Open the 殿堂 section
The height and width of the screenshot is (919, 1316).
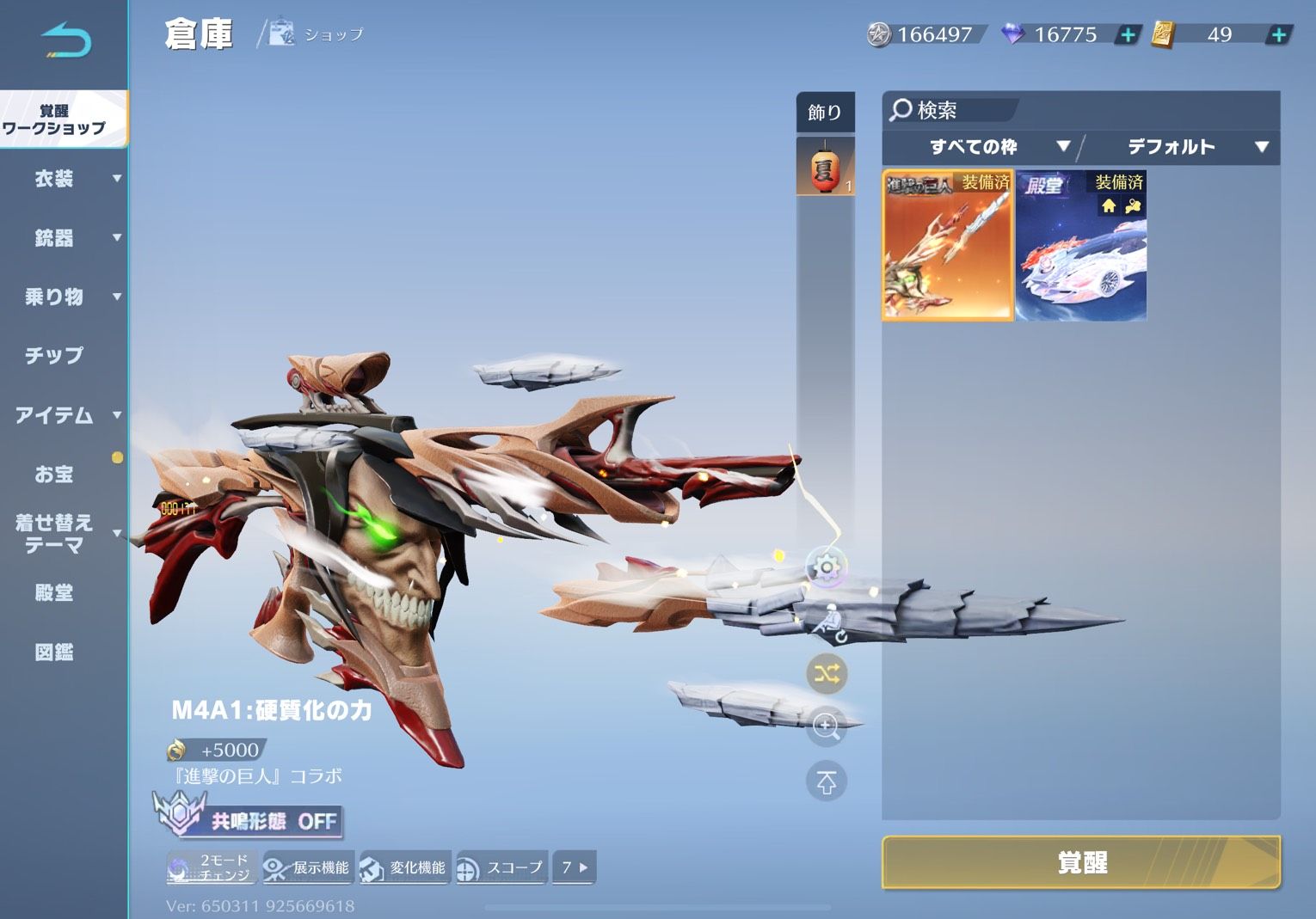(54, 593)
